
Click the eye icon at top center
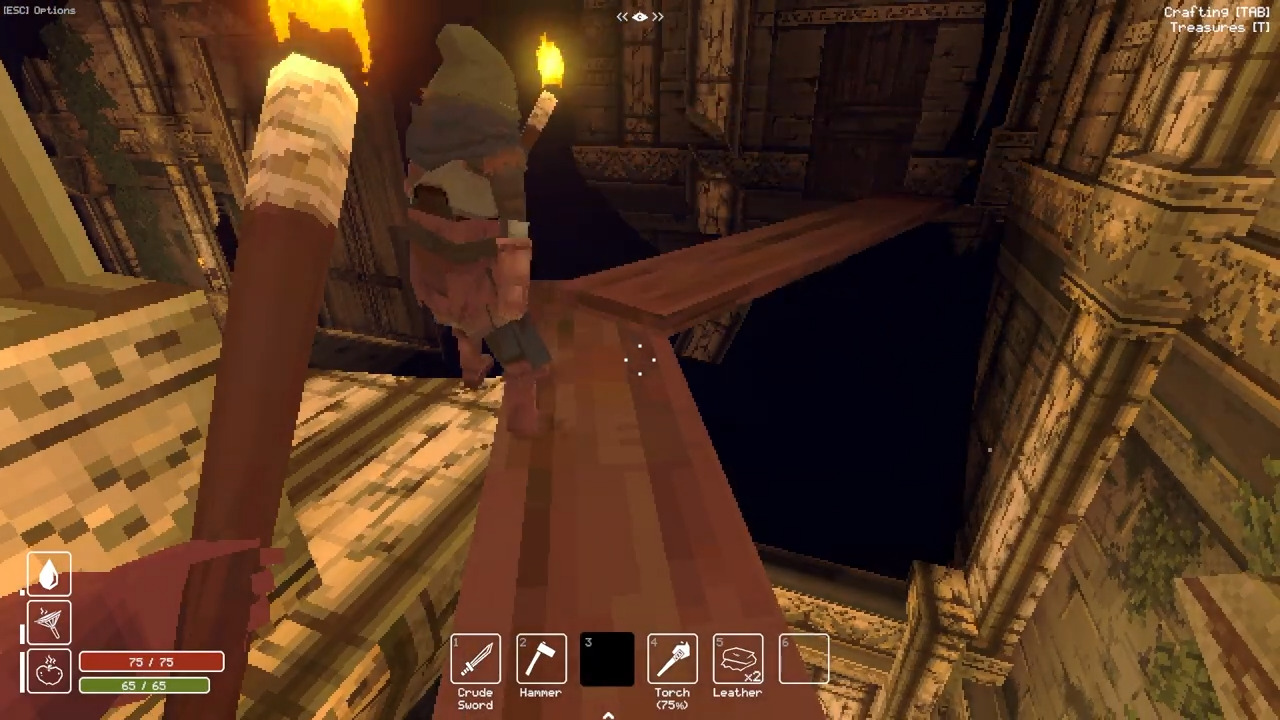click(640, 16)
